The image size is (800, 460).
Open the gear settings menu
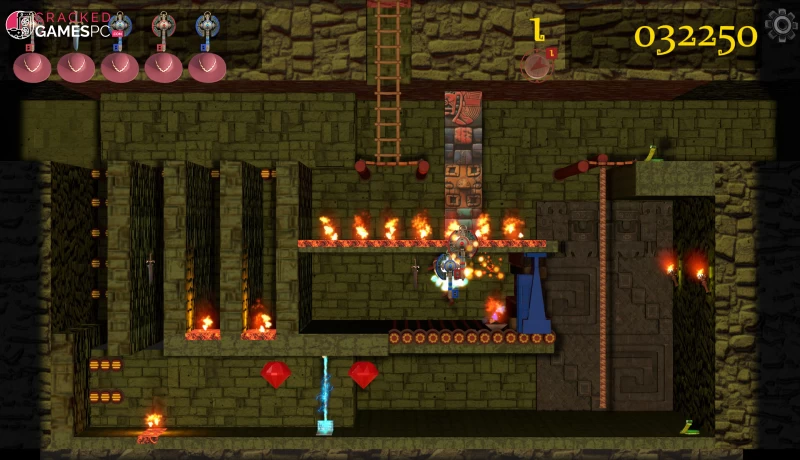click(x=781, y=25)
